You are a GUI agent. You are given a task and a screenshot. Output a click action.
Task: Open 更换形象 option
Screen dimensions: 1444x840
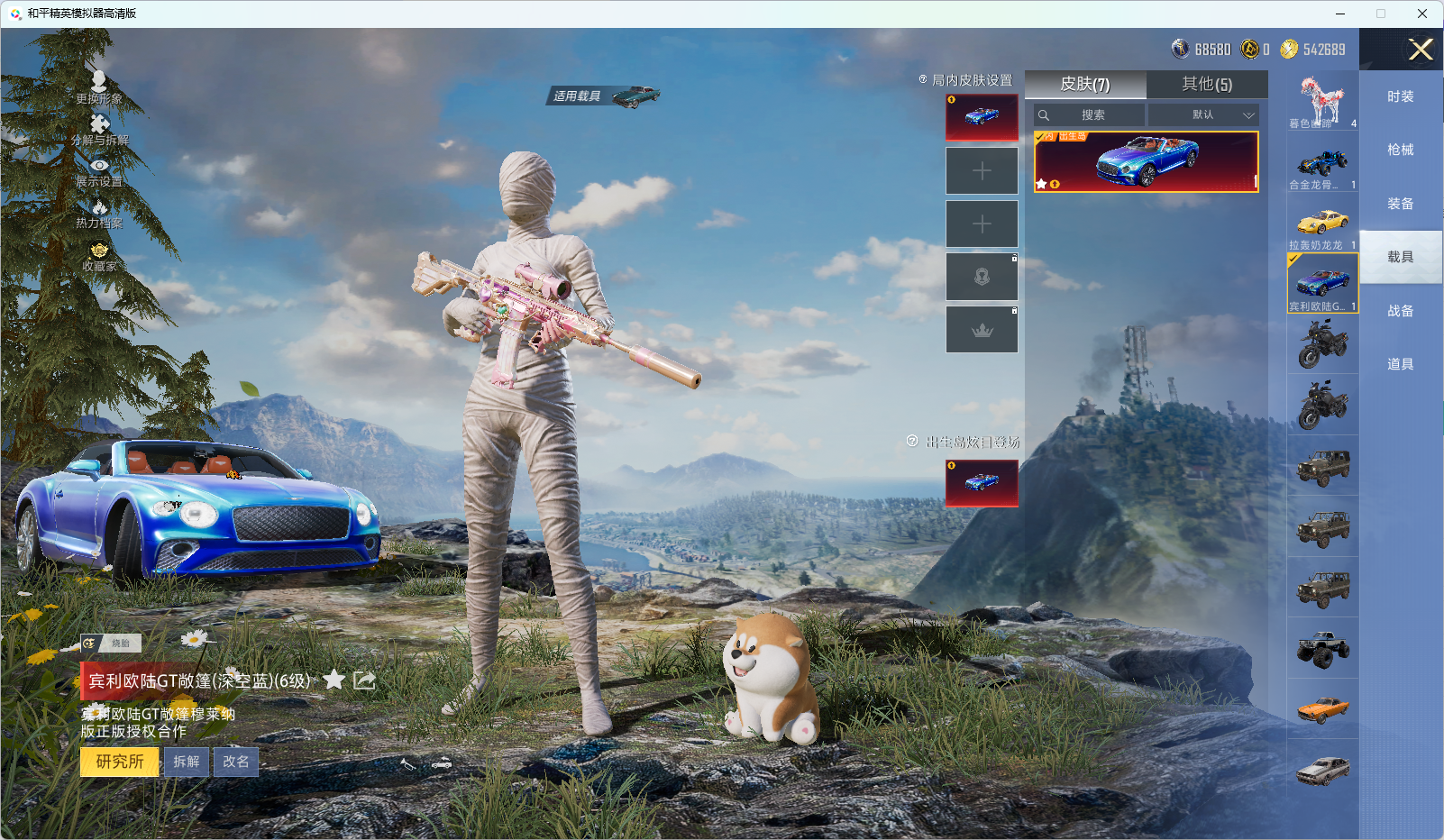[x=99, y=87]
